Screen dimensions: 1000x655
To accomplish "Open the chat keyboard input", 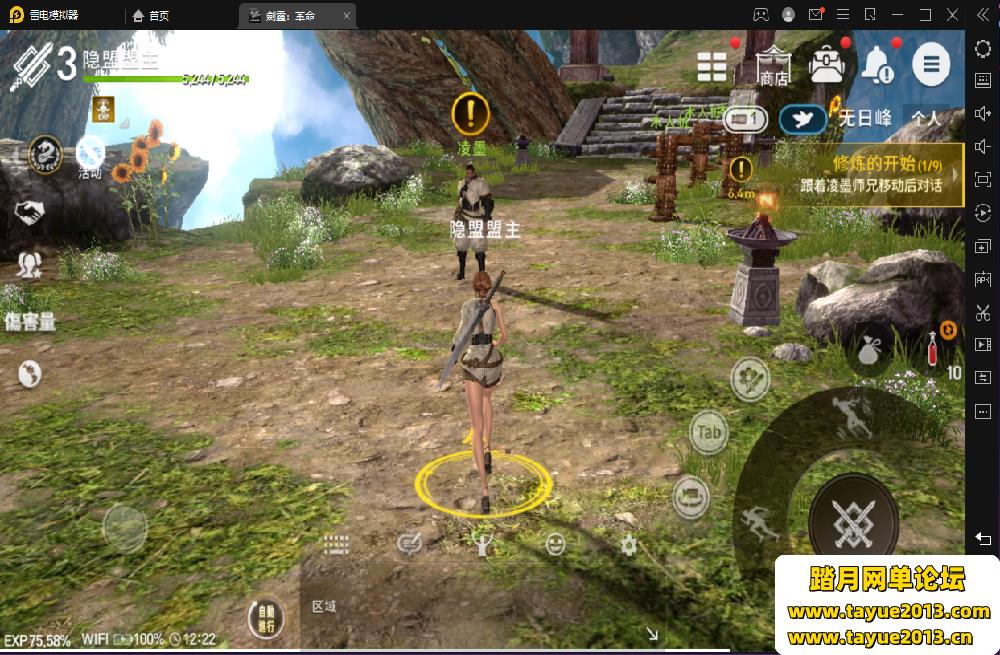I will [x=335, y=544].
